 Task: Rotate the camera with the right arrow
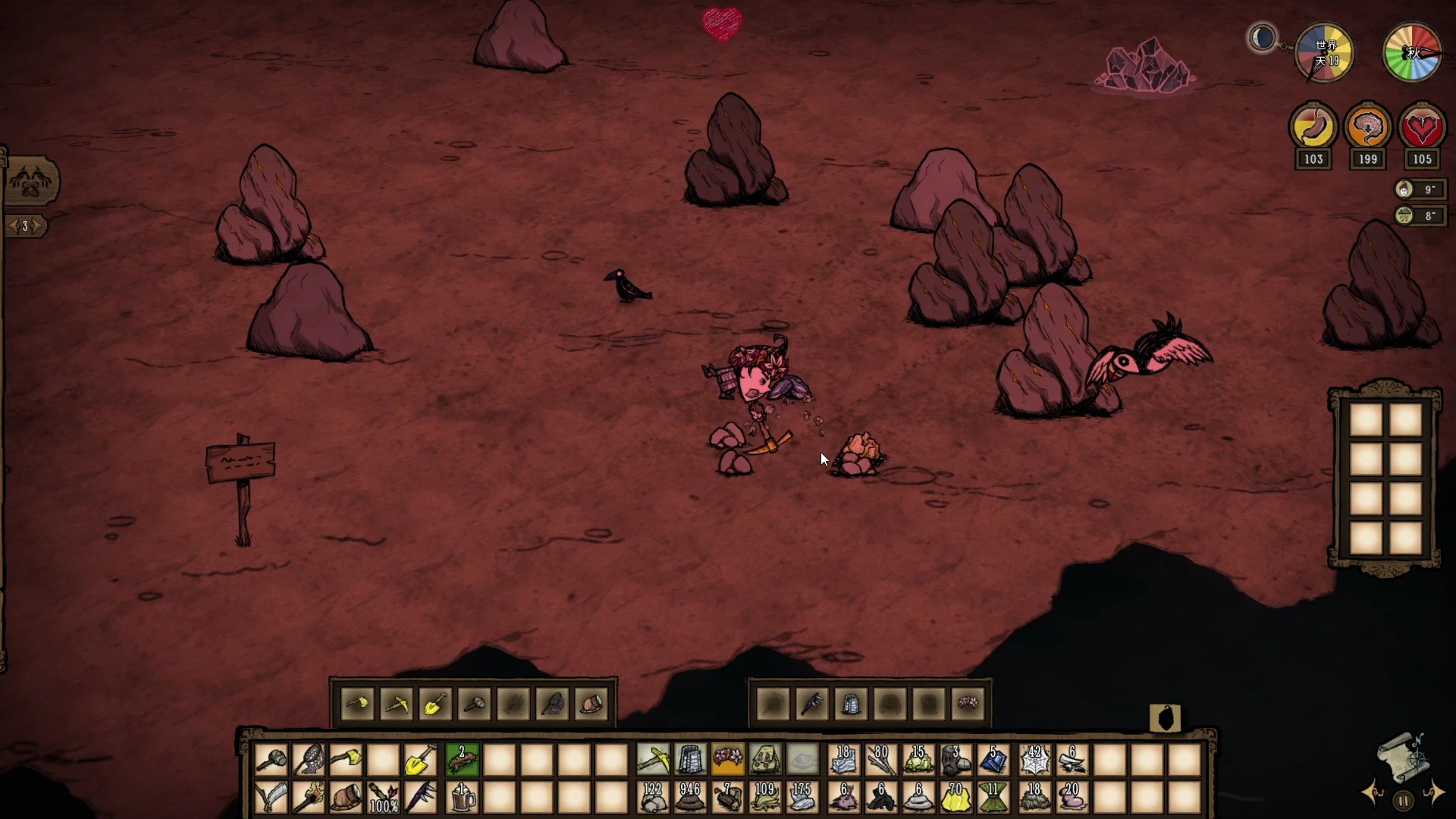pyautogui.click(x=1434, y=792)
